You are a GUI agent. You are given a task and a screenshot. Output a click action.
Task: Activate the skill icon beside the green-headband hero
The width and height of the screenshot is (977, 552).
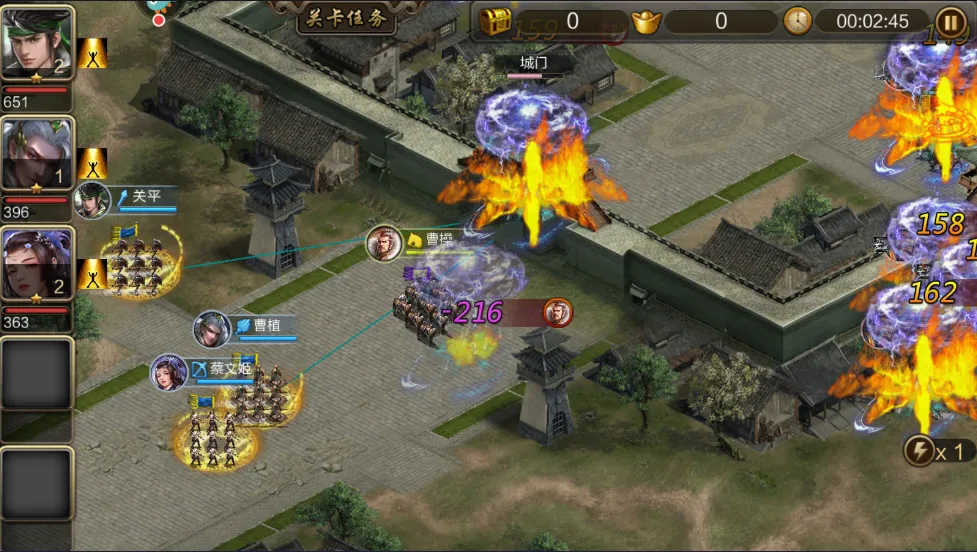(x=93, y=53)
